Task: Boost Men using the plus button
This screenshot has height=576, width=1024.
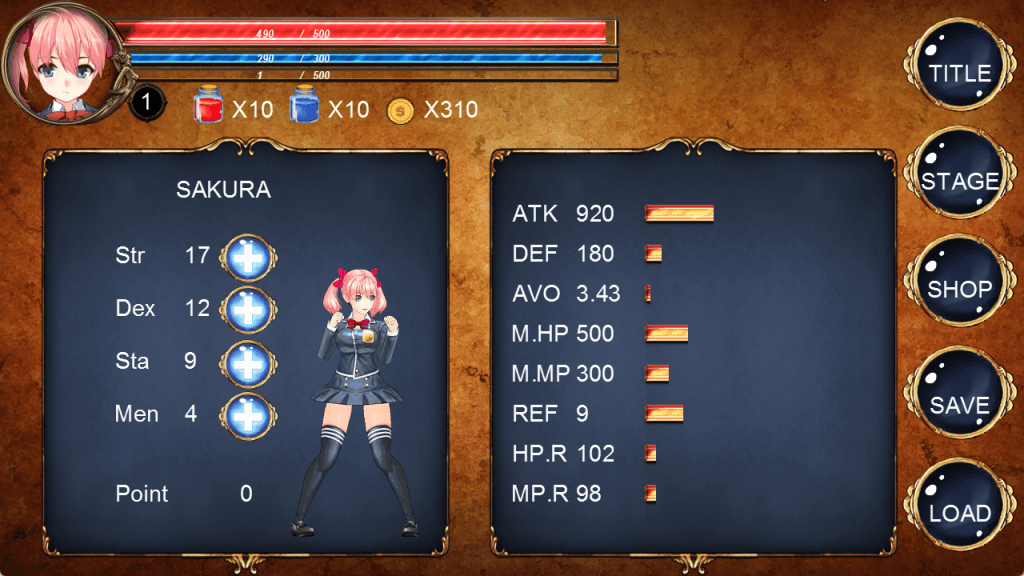Action: [248, 415]
